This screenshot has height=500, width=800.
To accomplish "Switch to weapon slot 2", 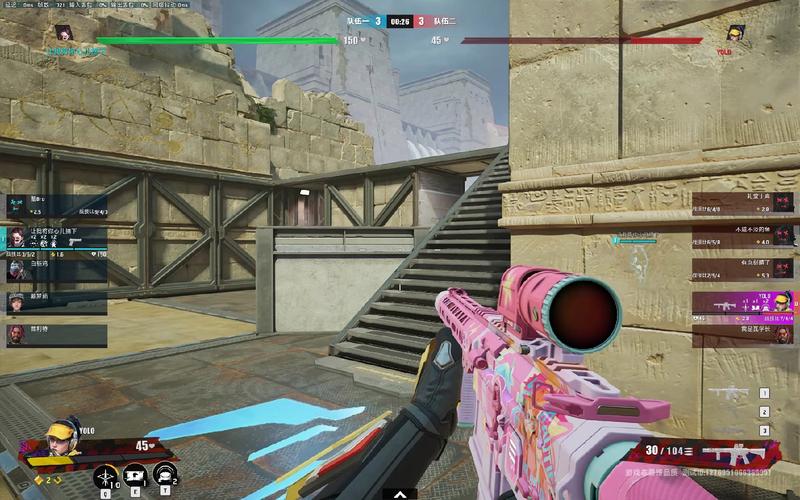I will 764,412.
